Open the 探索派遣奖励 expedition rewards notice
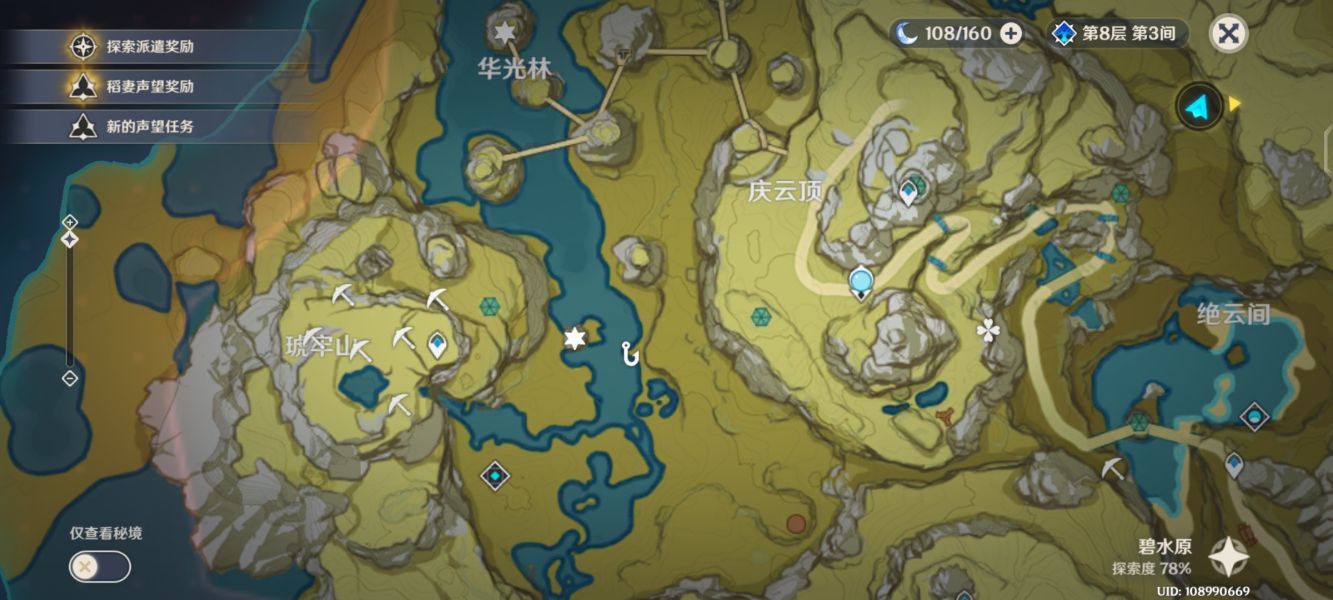 (150, 46)
